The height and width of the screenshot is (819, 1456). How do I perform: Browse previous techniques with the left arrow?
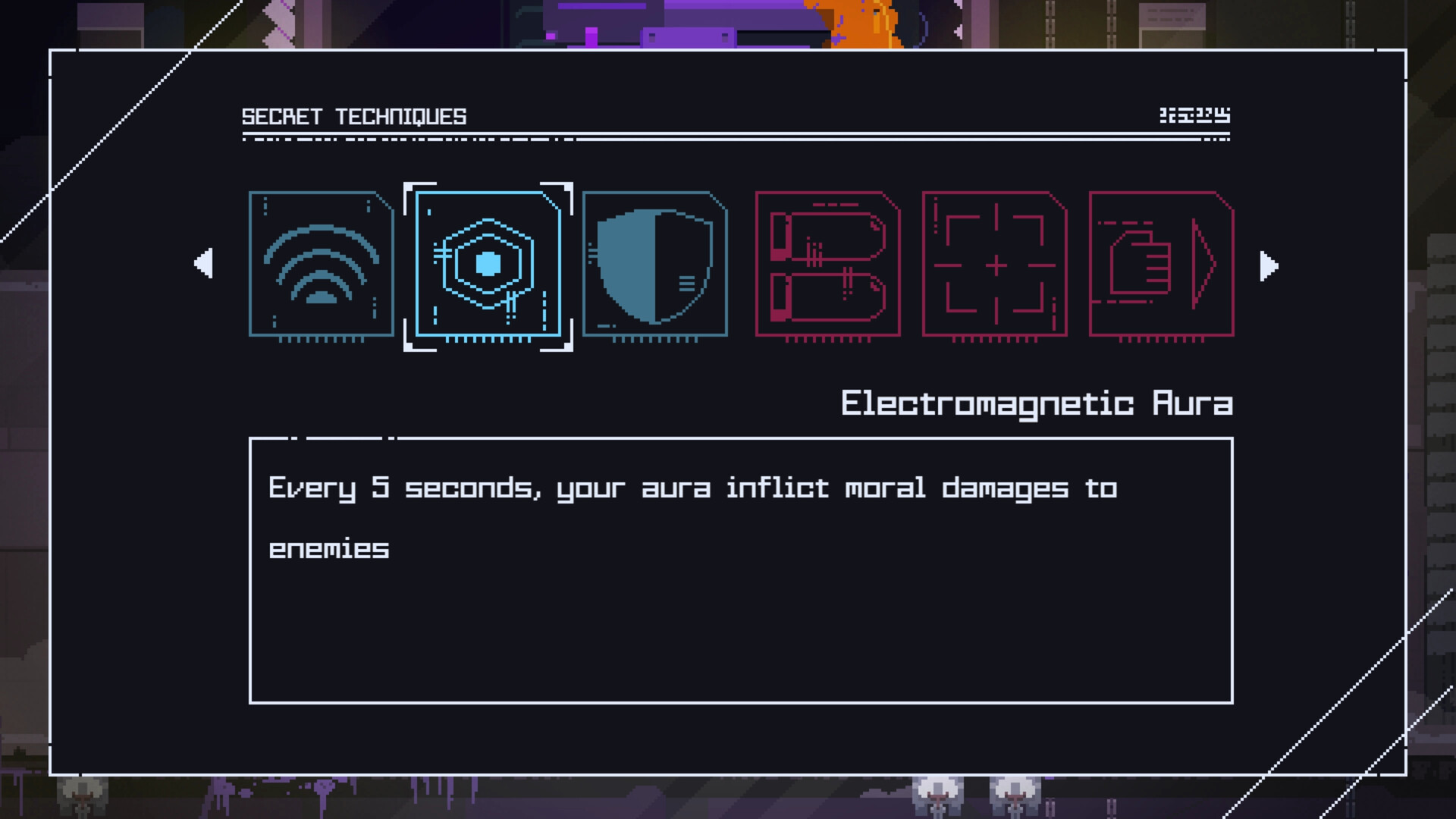tap(203, 265)
